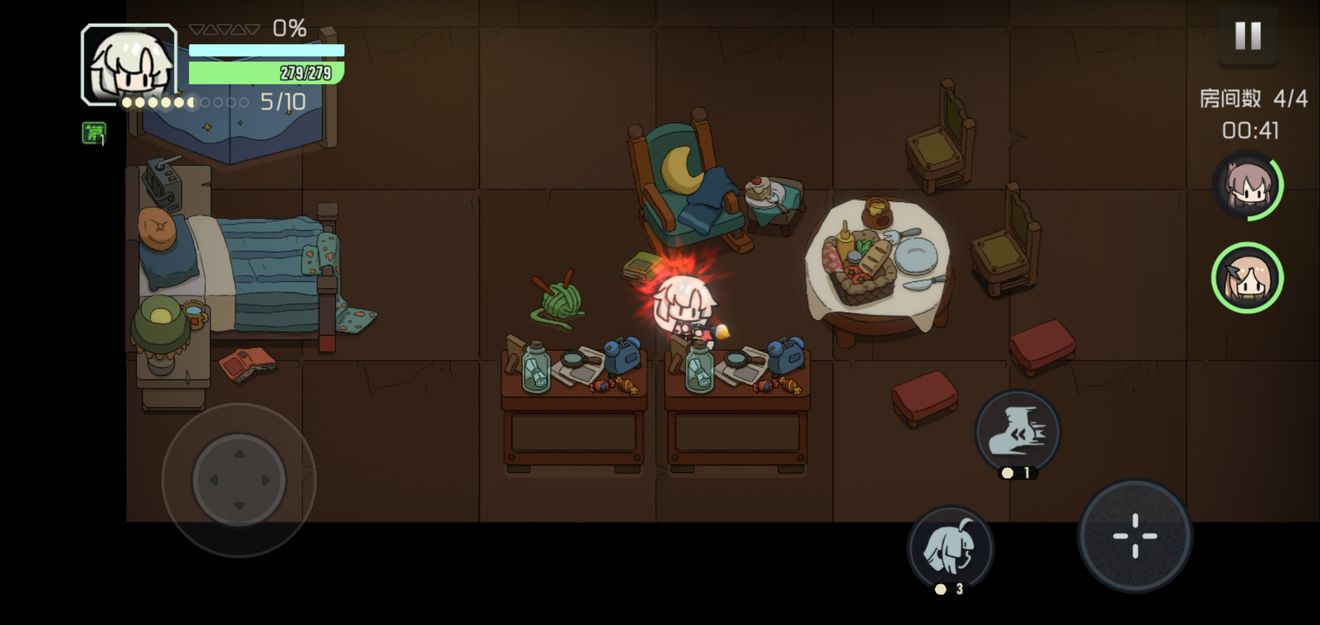Switch to the blonde teammate portrait
The height and width of the screenshot is (625, 1320).
tap(1247, 278)
